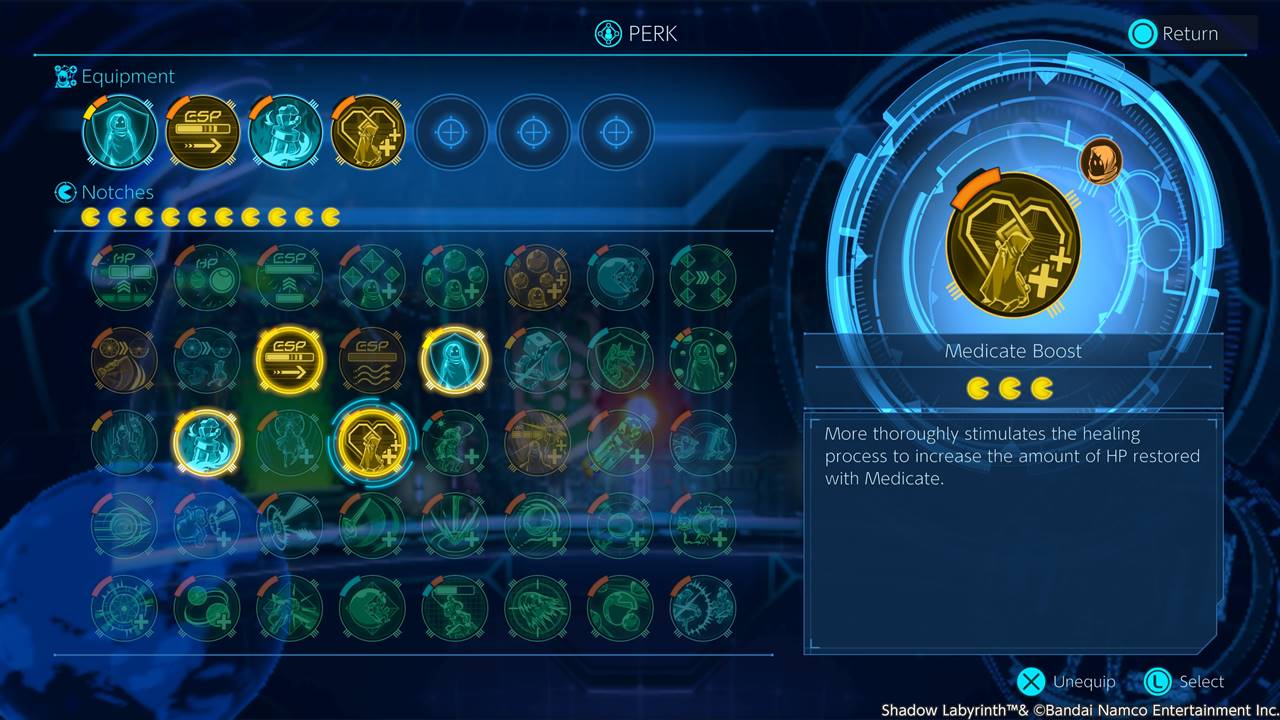The width and height of the screenshot is (1280, 720).
Task: Select the ESP gauge perk with up arrows
Action: (x=289, y=277)
